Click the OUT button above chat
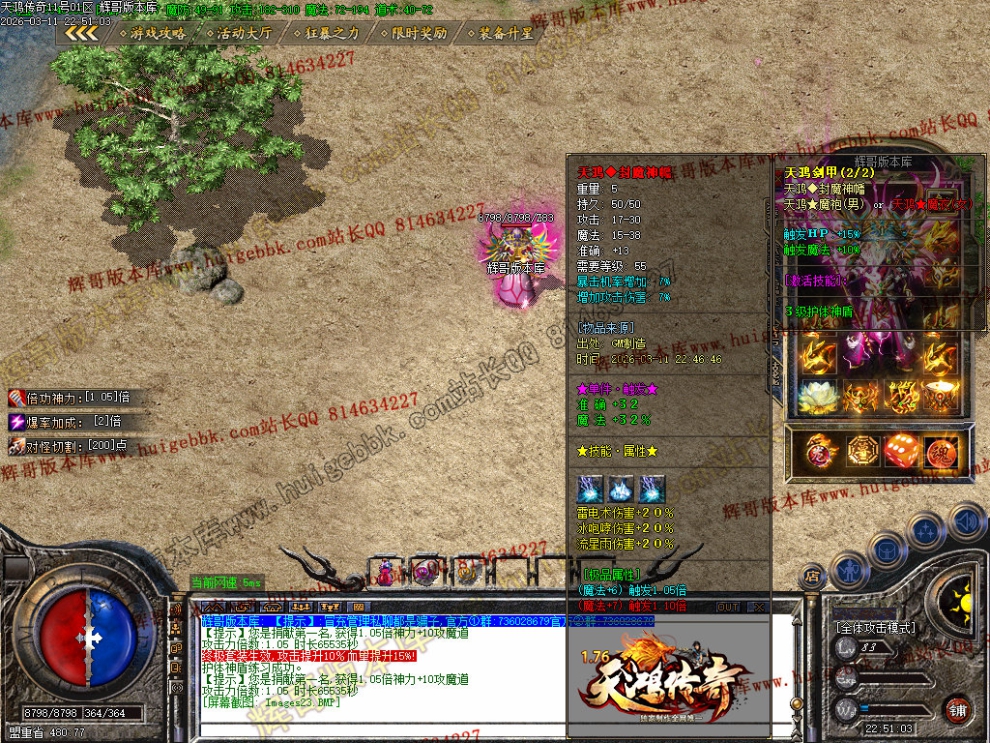Image resolution: width=990 pixels, height=743 pixels. click(729, 606)
